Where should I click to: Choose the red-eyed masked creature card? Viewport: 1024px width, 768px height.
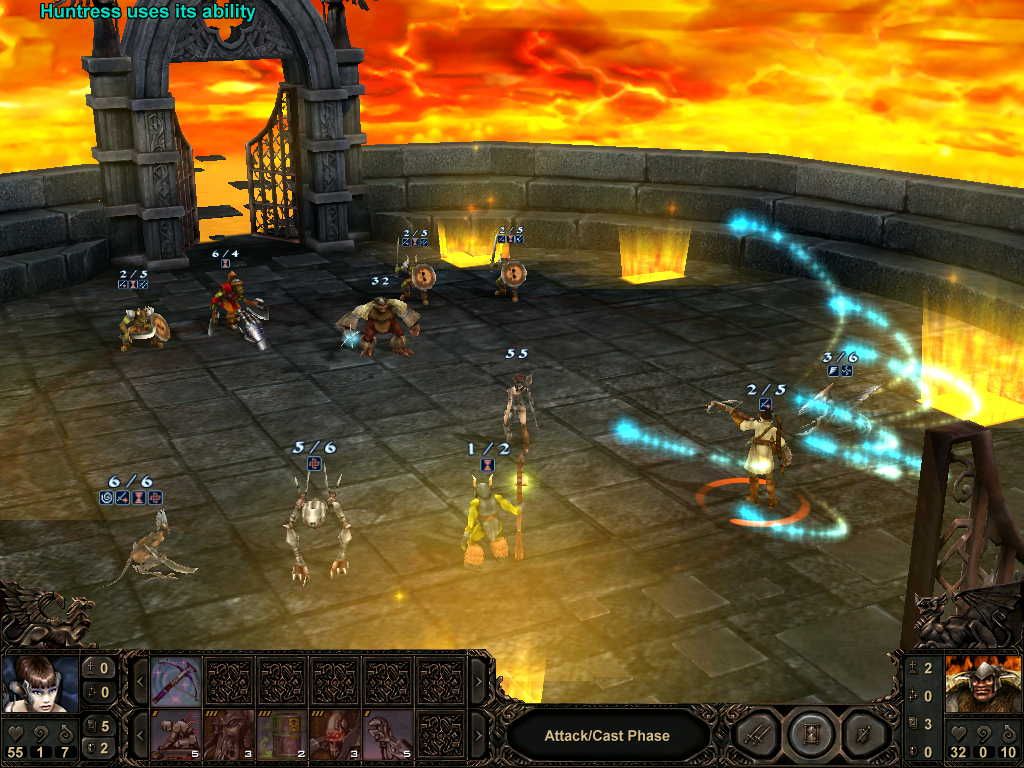[334, 734]
